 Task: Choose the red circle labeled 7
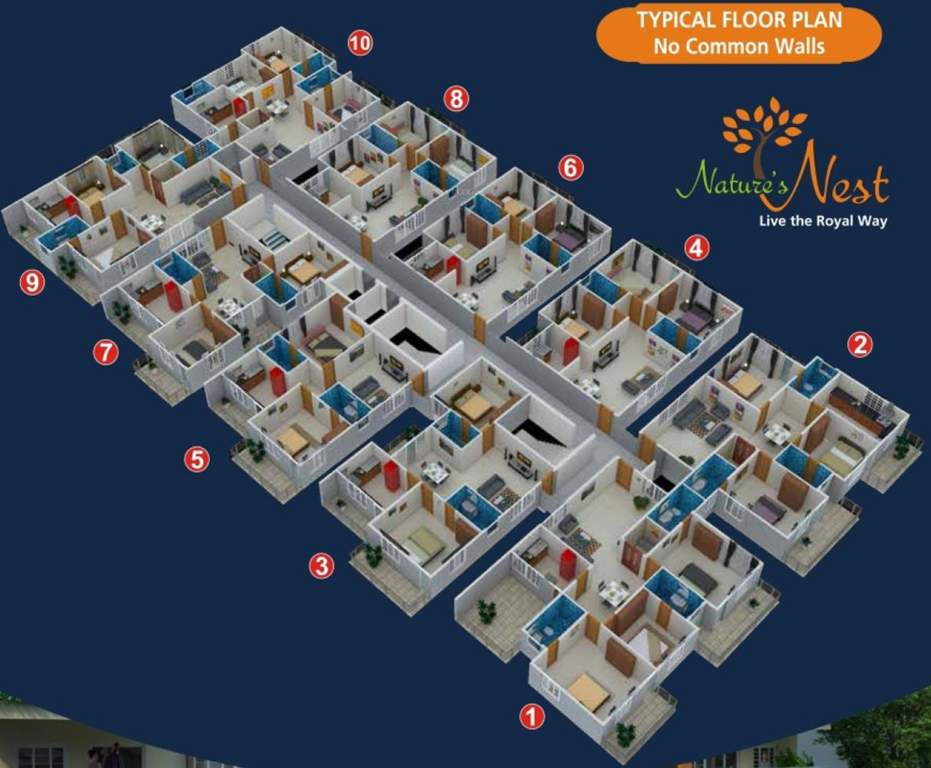point(106,352)
